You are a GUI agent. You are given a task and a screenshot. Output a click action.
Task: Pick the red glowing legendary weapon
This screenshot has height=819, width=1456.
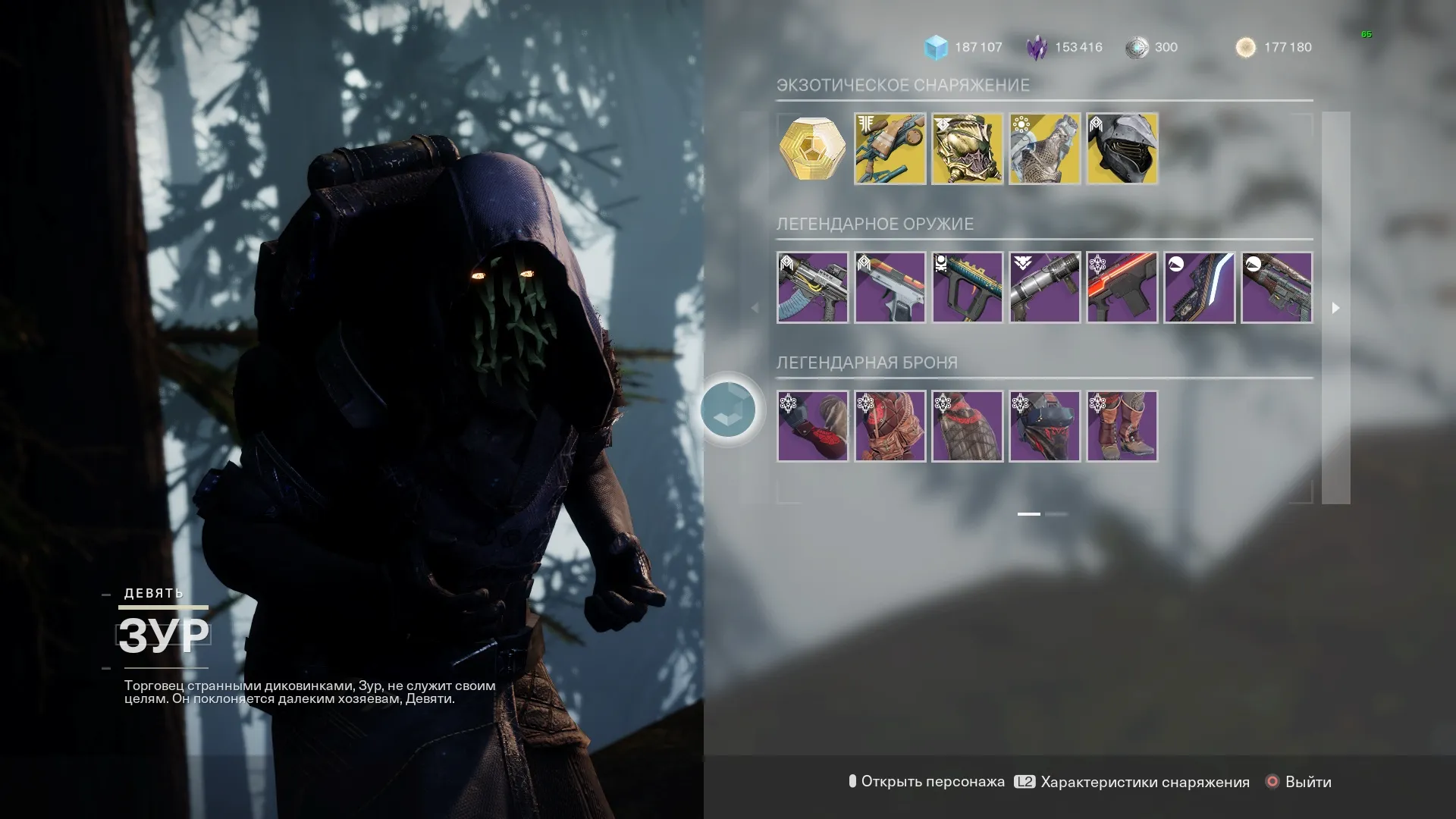click(x=1122, y=287)
